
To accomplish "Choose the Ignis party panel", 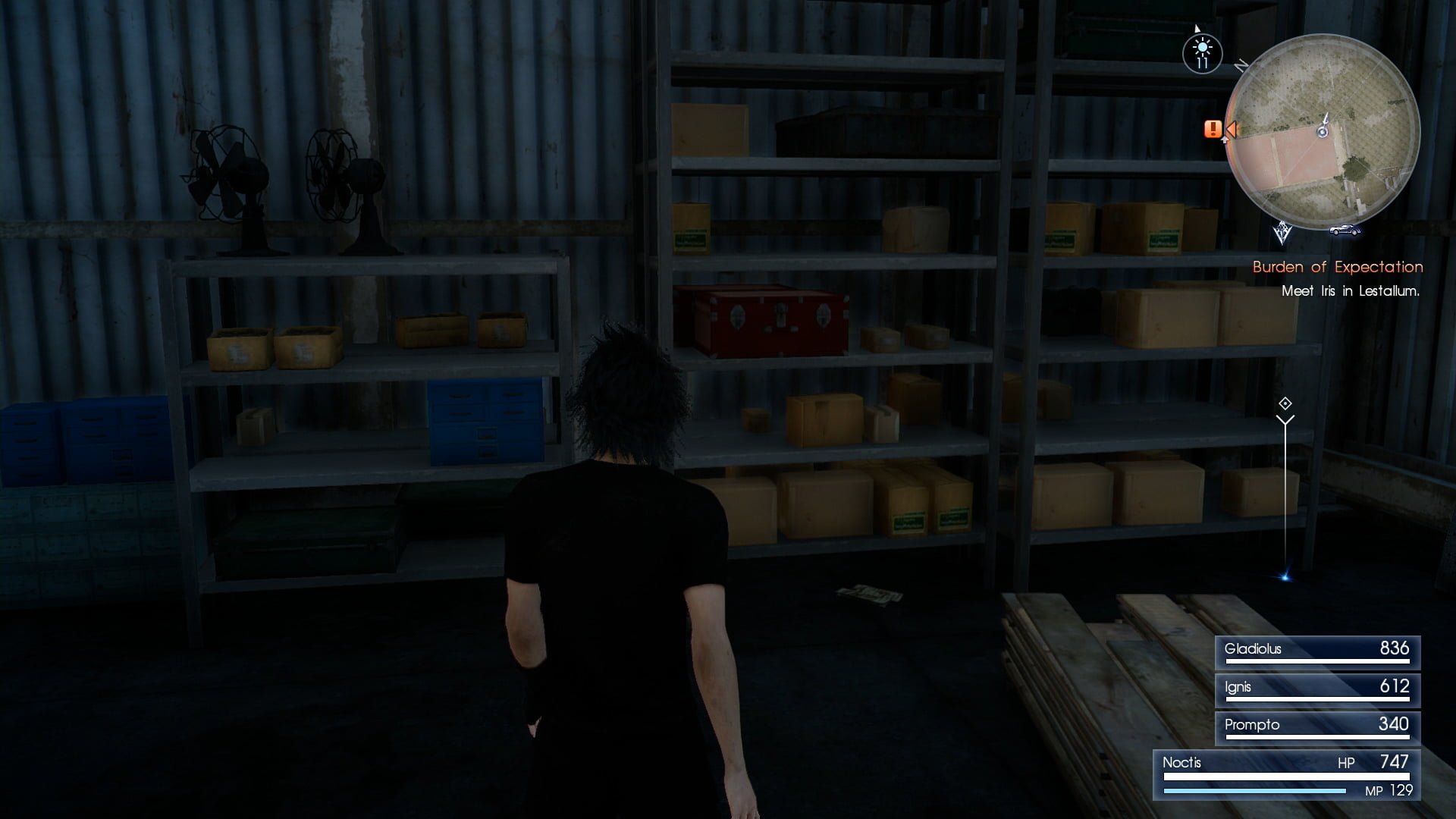I will coord(1317,689).
